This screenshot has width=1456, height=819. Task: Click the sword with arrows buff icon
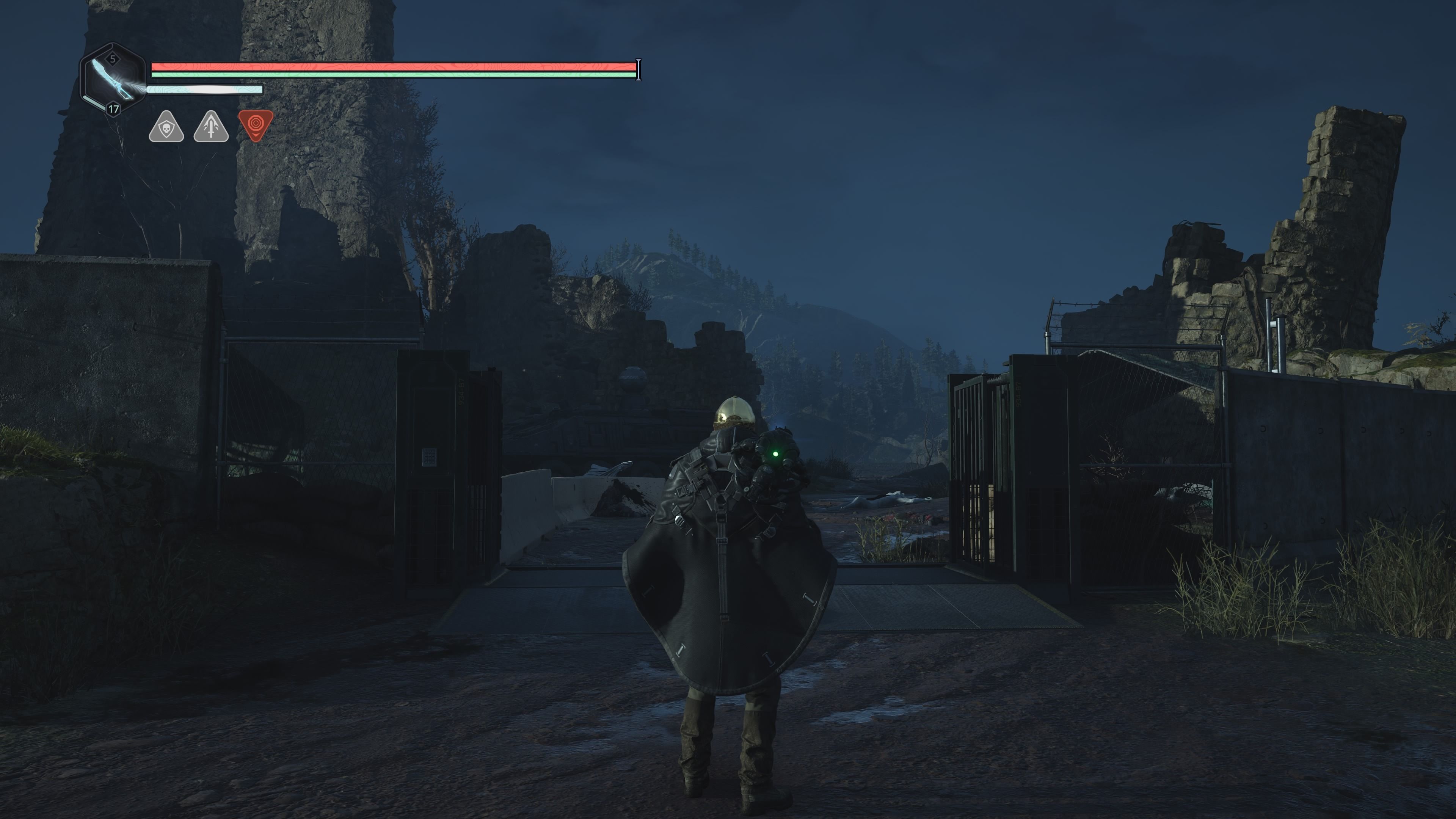point(211,128)
